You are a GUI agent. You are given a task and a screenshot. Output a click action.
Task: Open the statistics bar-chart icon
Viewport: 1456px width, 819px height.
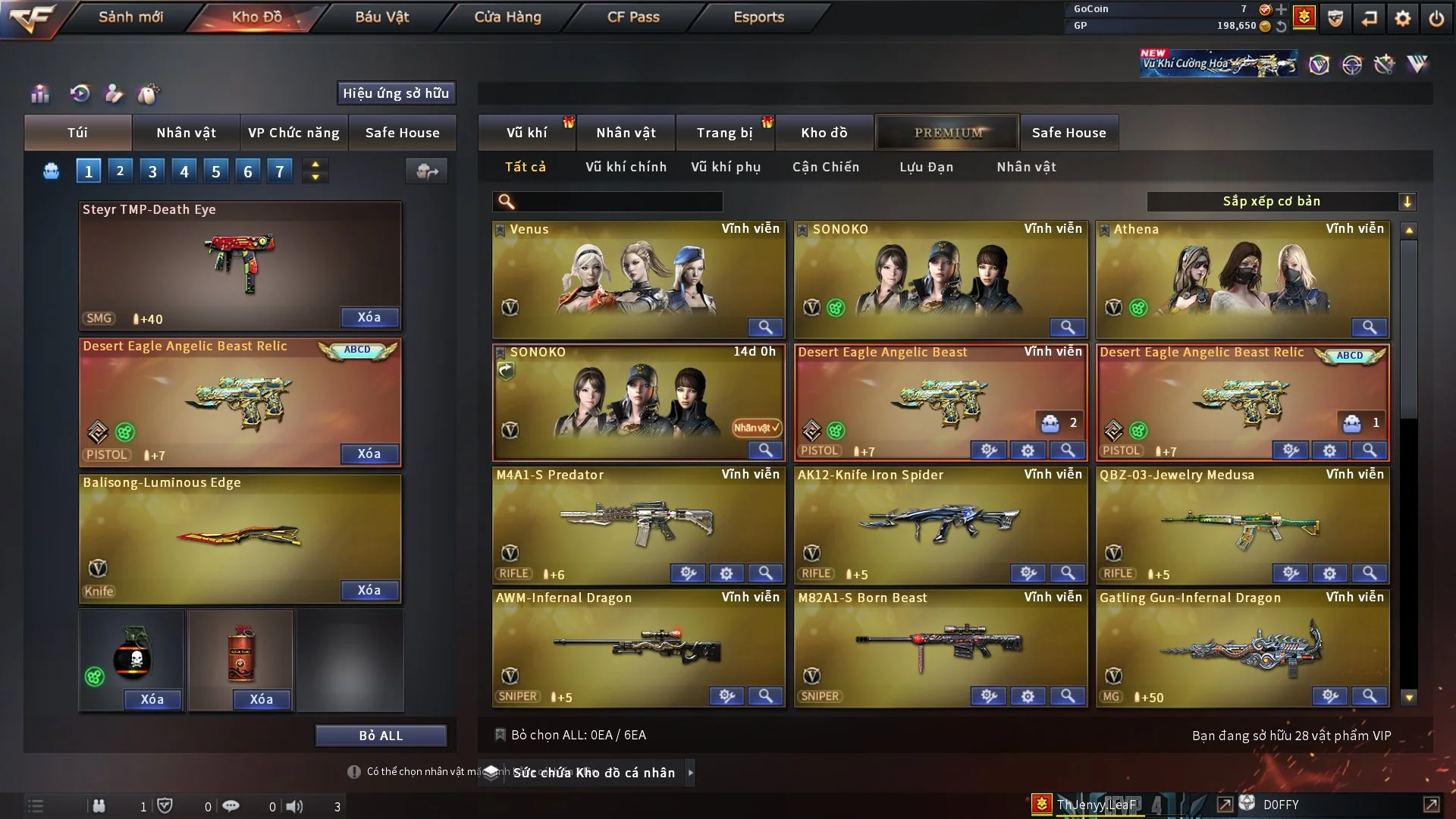(39, 94)
